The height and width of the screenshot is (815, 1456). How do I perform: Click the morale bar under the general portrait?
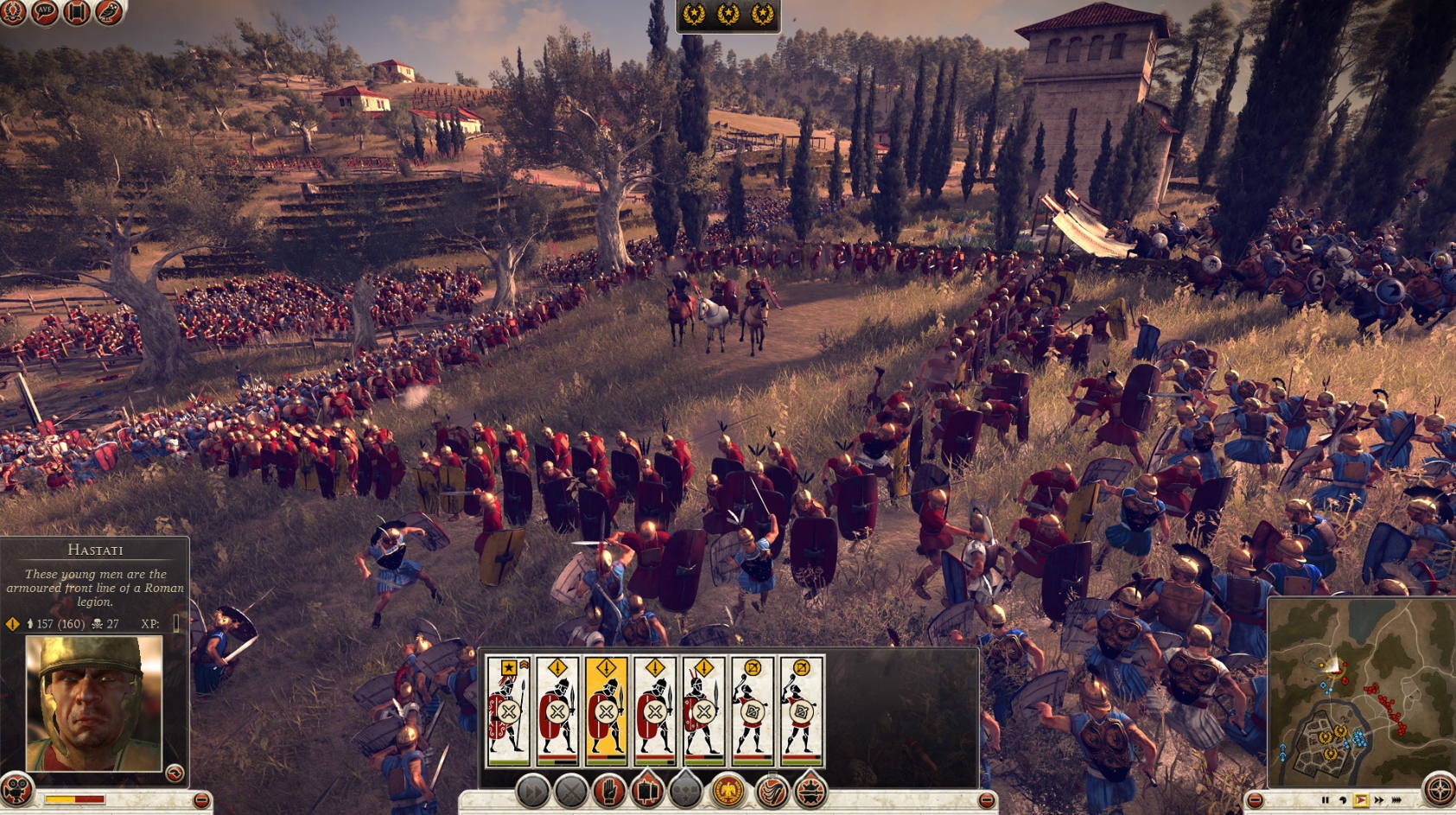[75, 799]
